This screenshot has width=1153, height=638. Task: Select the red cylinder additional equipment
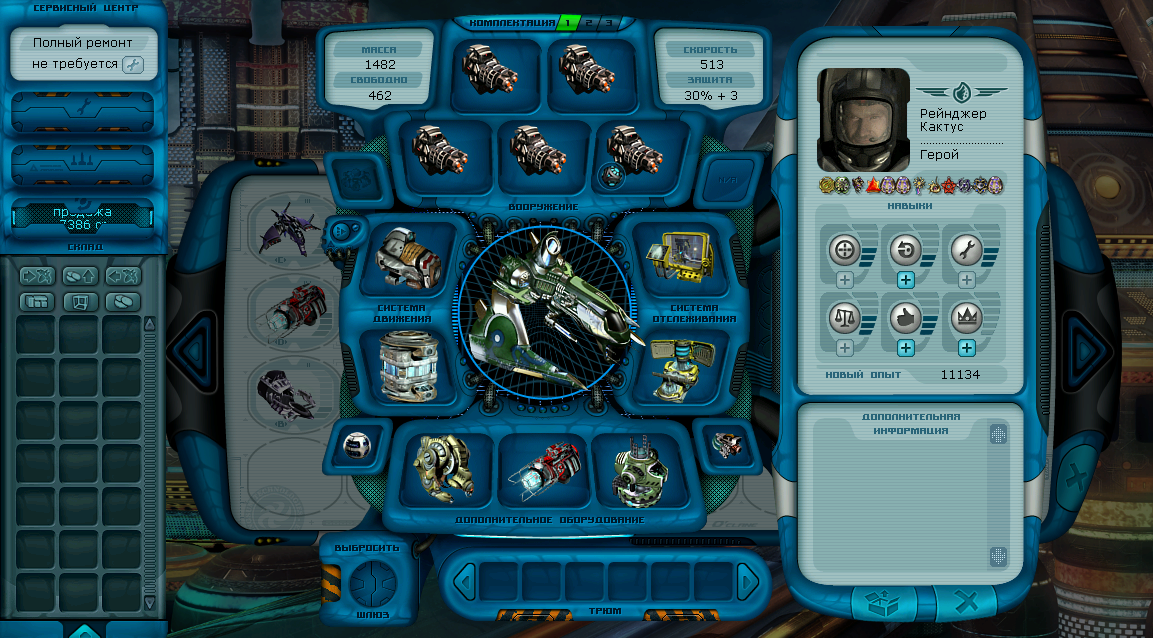pyautogui.click(x=545, y=469)
